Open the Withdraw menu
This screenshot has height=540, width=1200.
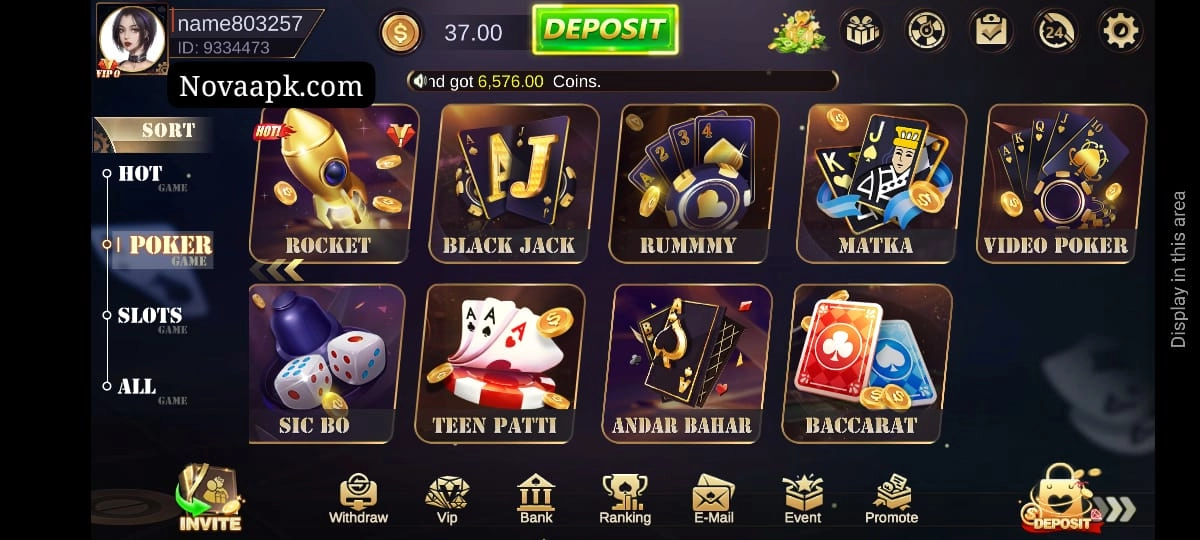tap(358, 499)
